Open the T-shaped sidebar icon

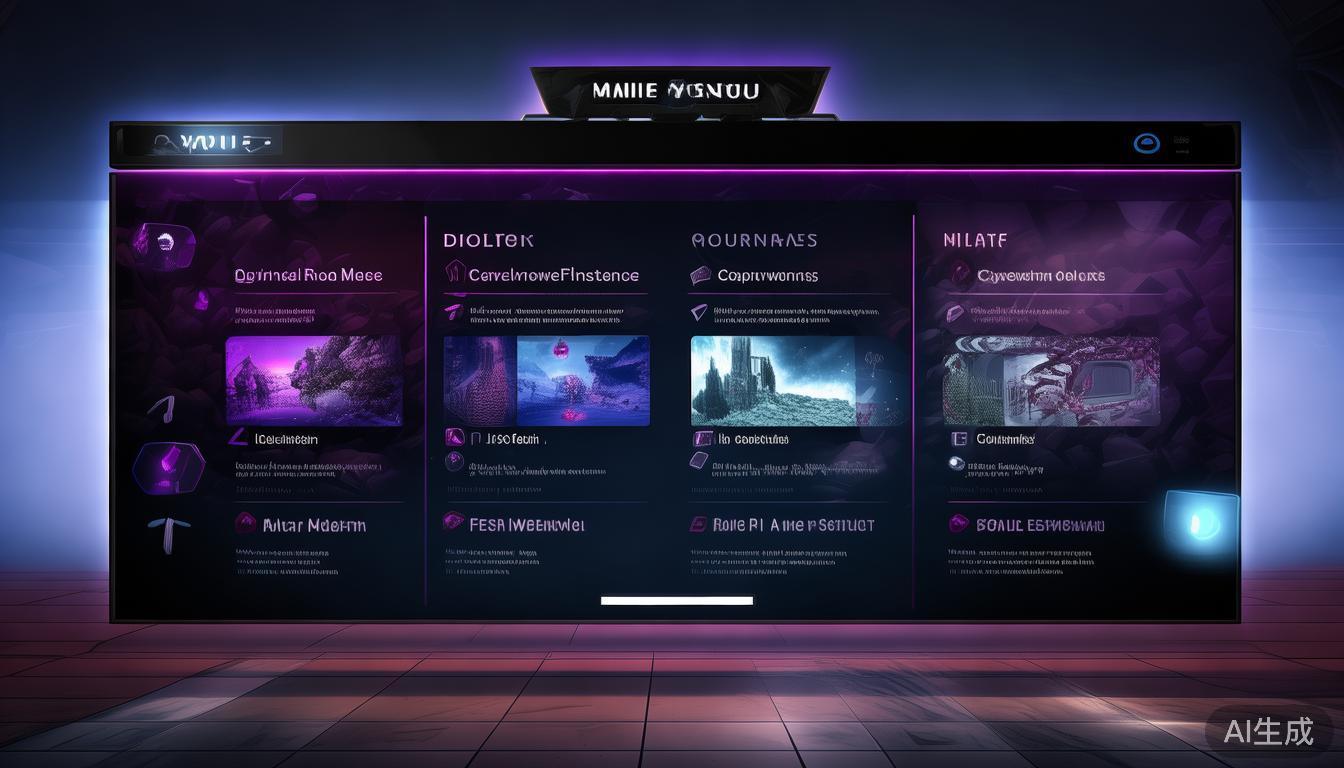pyautogui.click(x=163, y=531)
